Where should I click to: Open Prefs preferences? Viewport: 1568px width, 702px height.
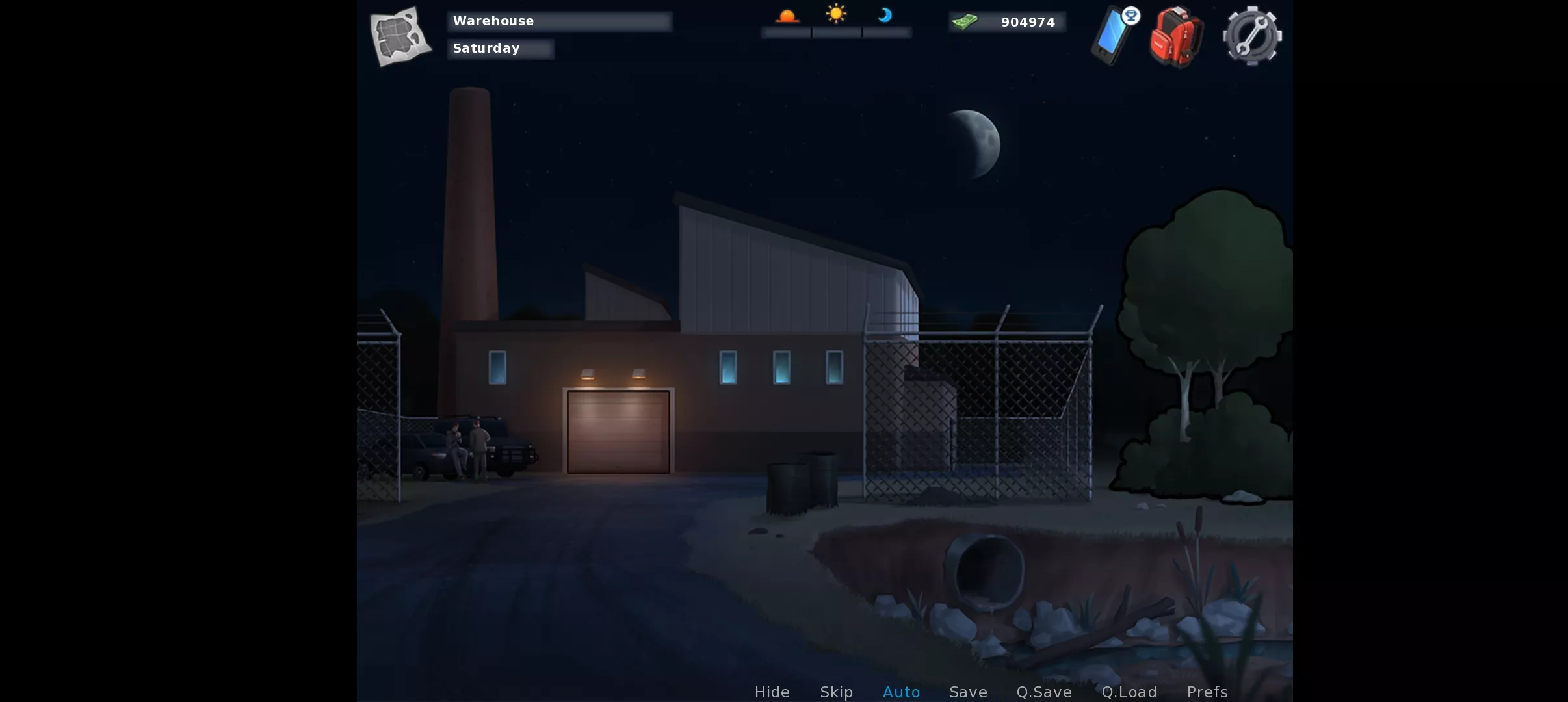point(1207,692)
